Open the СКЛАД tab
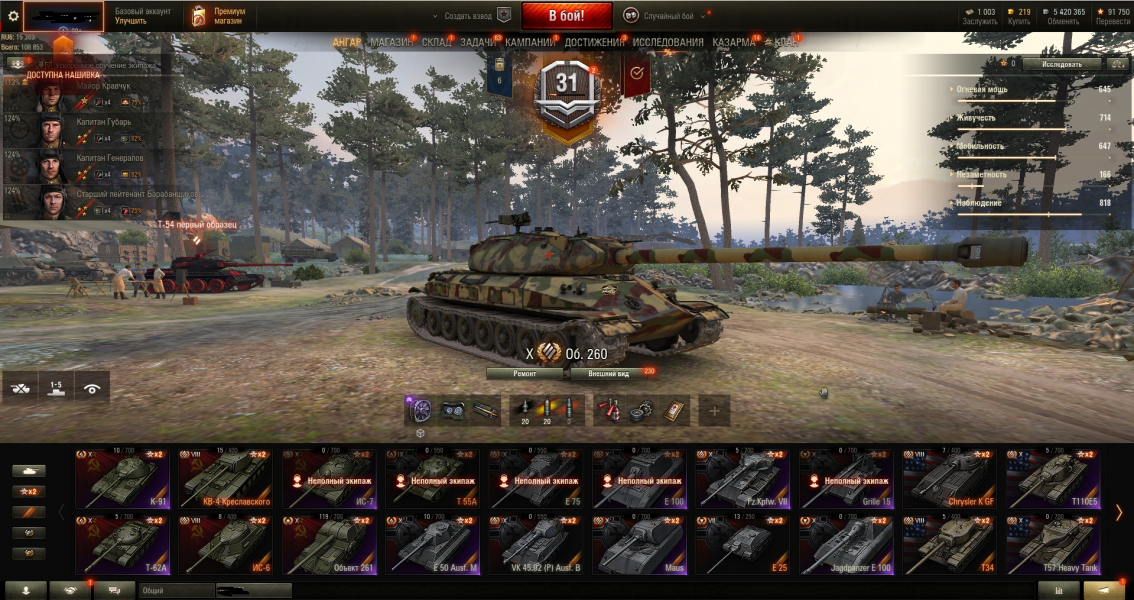Image resolution: width=1134 pixels, height=600 pixels. [437, 43]
